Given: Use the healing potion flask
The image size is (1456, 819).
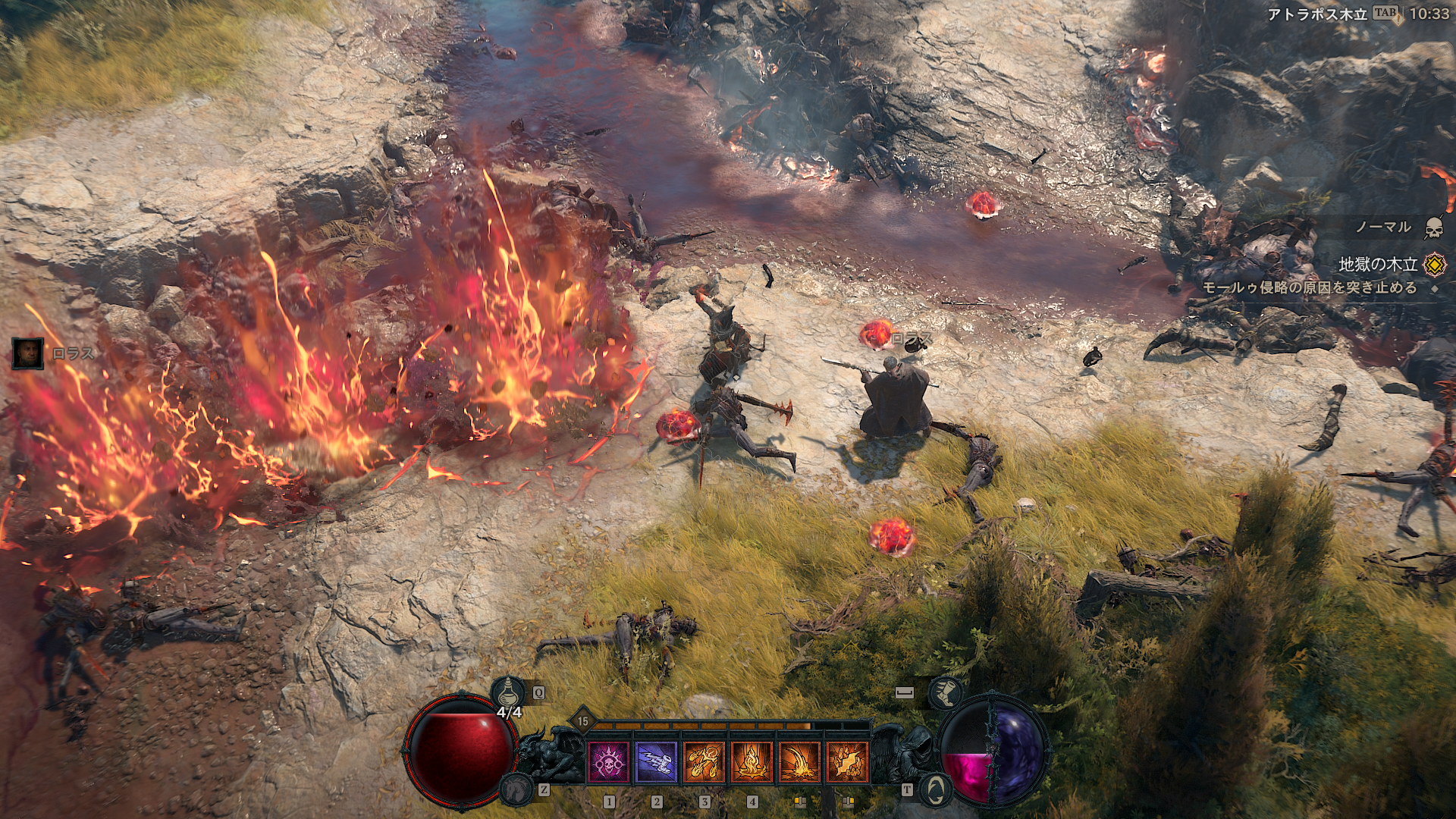Looking at the screenshot, I should (x=507, y=693).
